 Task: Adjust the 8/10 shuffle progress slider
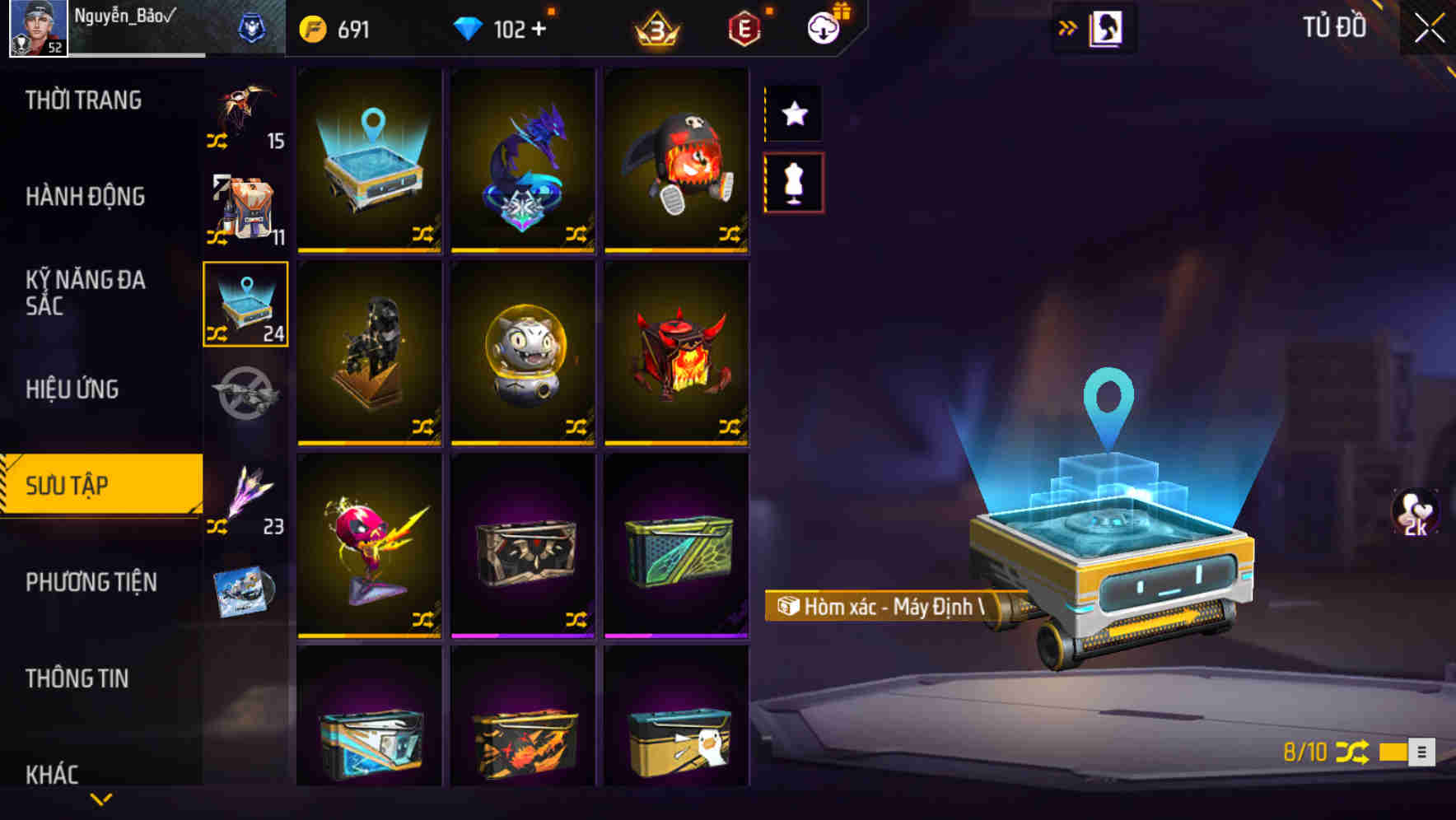1395,752
